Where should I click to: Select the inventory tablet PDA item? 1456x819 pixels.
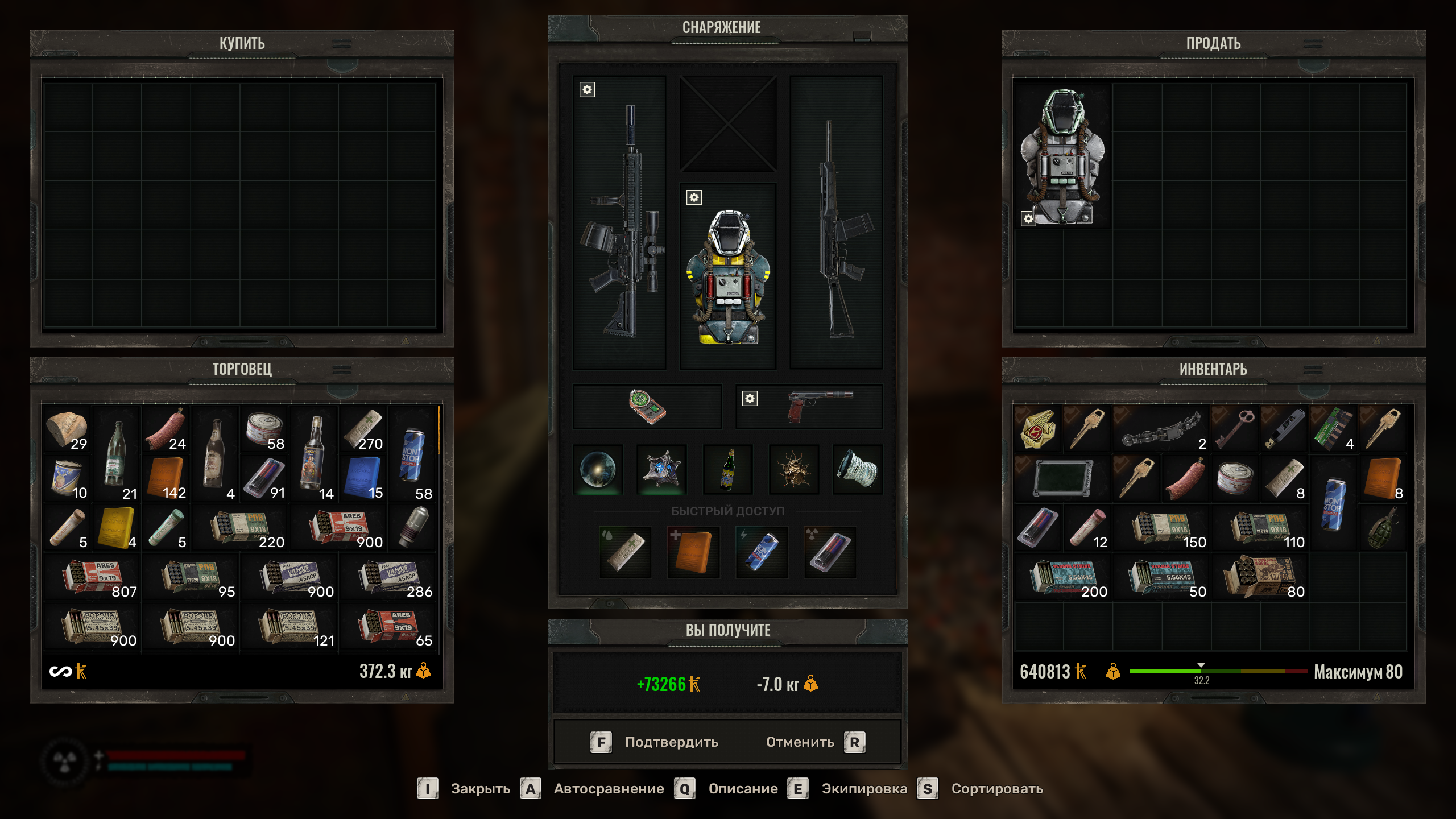1062,478
